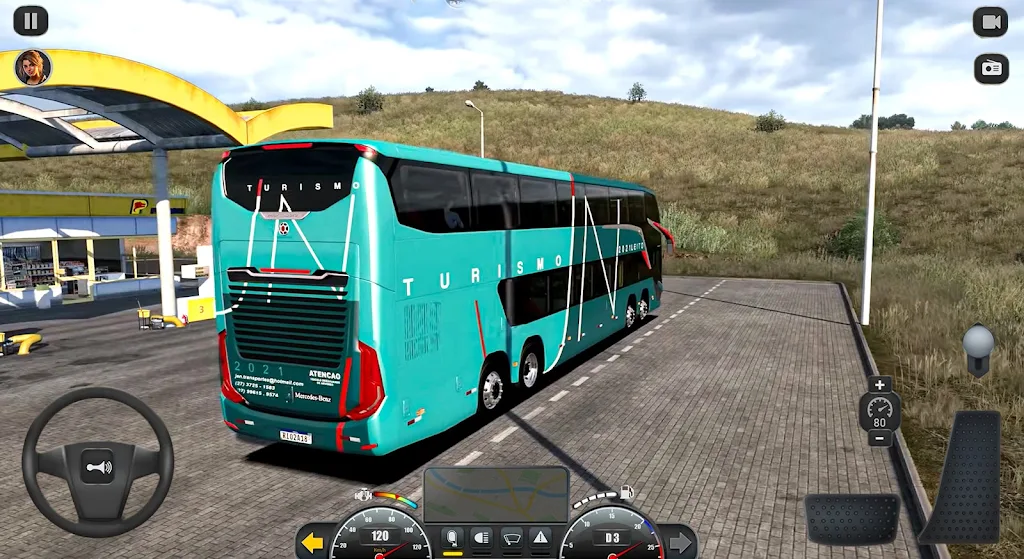This screenshot has width=1024, height=559.
Task: Decrease cruise speed limit with minus button
Action: (880, 438)
